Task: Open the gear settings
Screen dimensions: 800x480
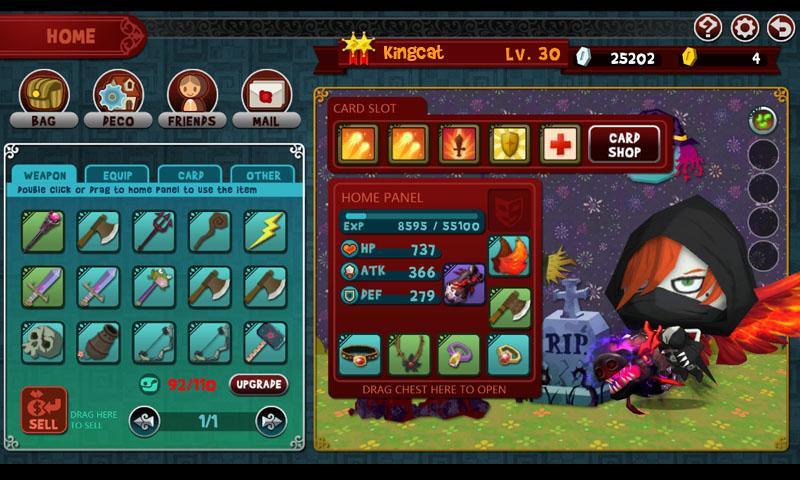Action: coord(744,27)
